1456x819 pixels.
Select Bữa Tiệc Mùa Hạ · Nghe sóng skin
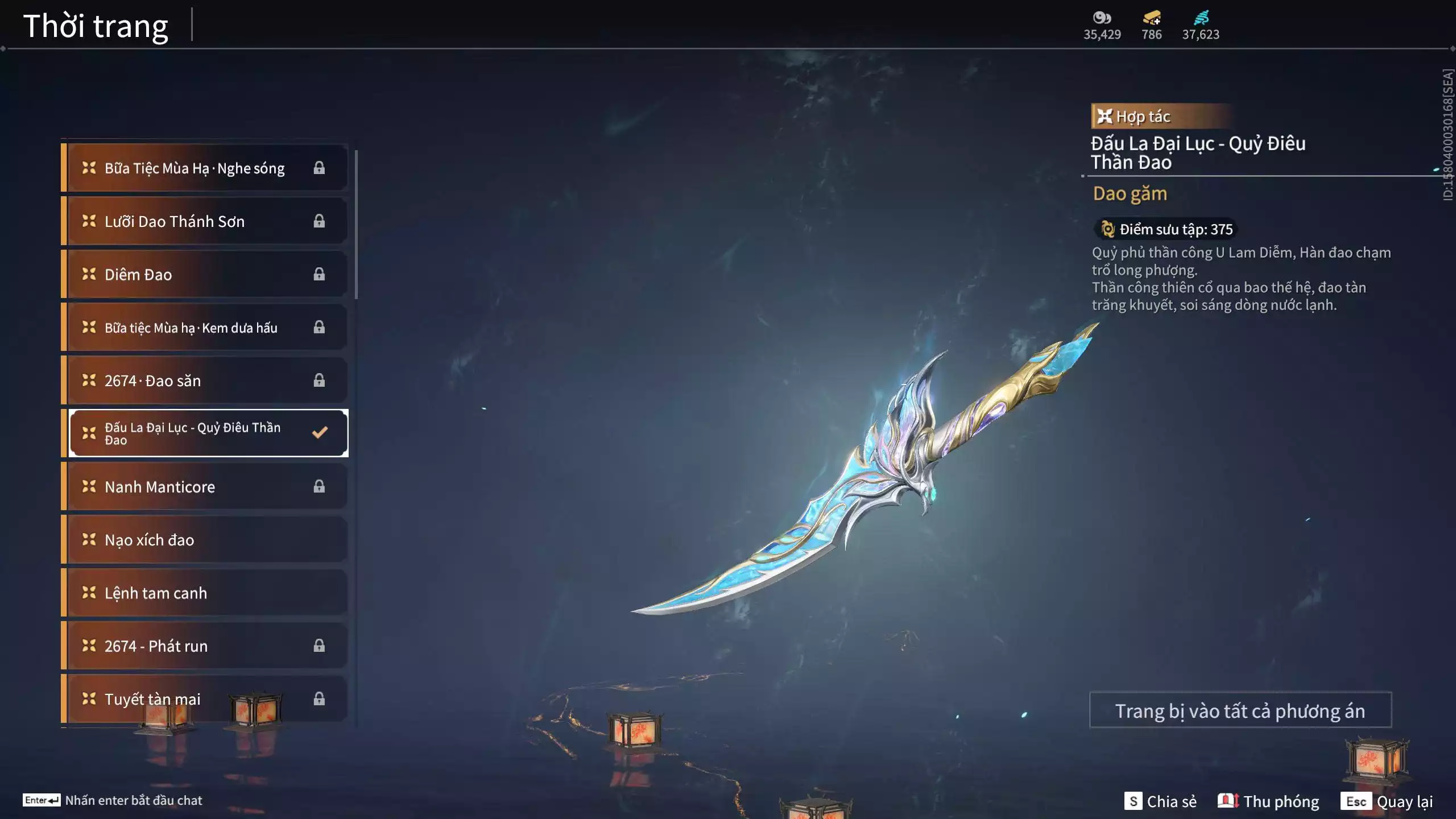pos(205,168)
